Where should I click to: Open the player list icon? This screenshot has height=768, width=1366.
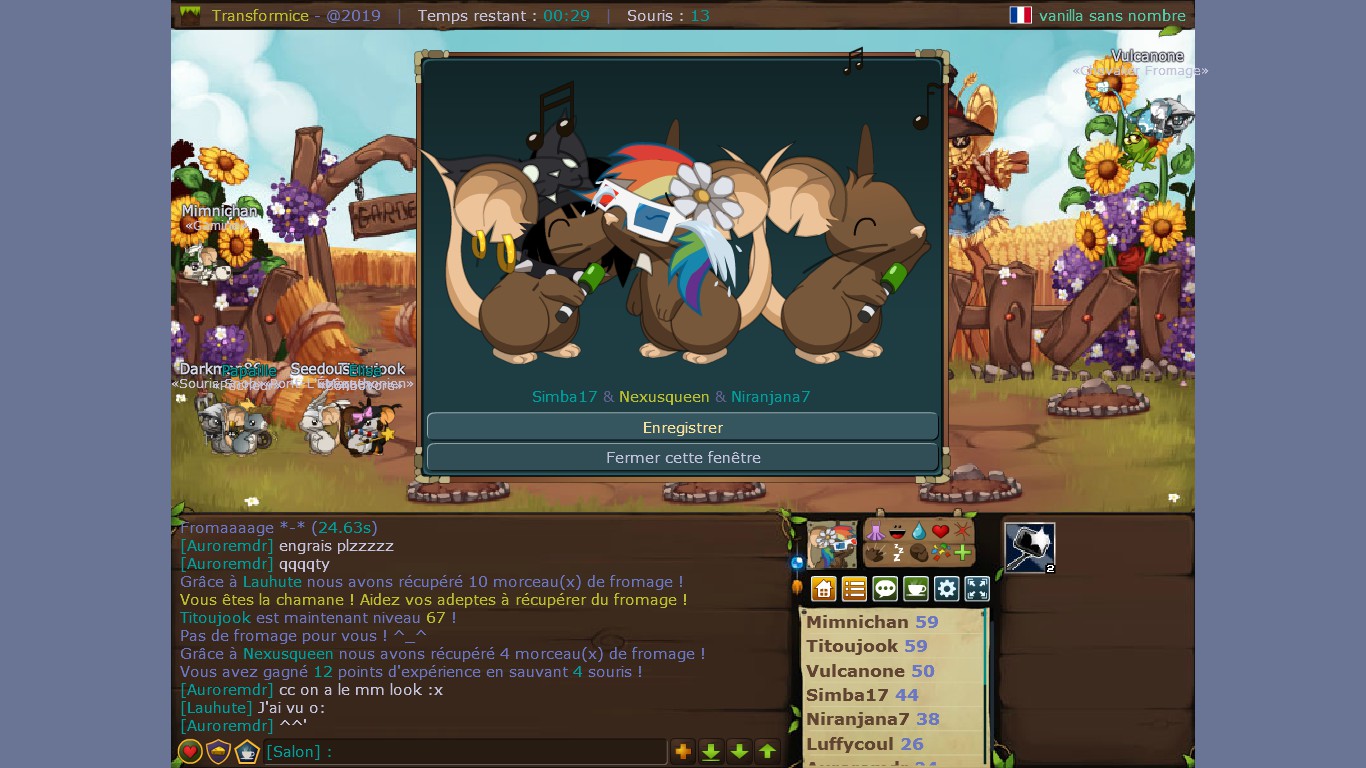click(854, 589)
